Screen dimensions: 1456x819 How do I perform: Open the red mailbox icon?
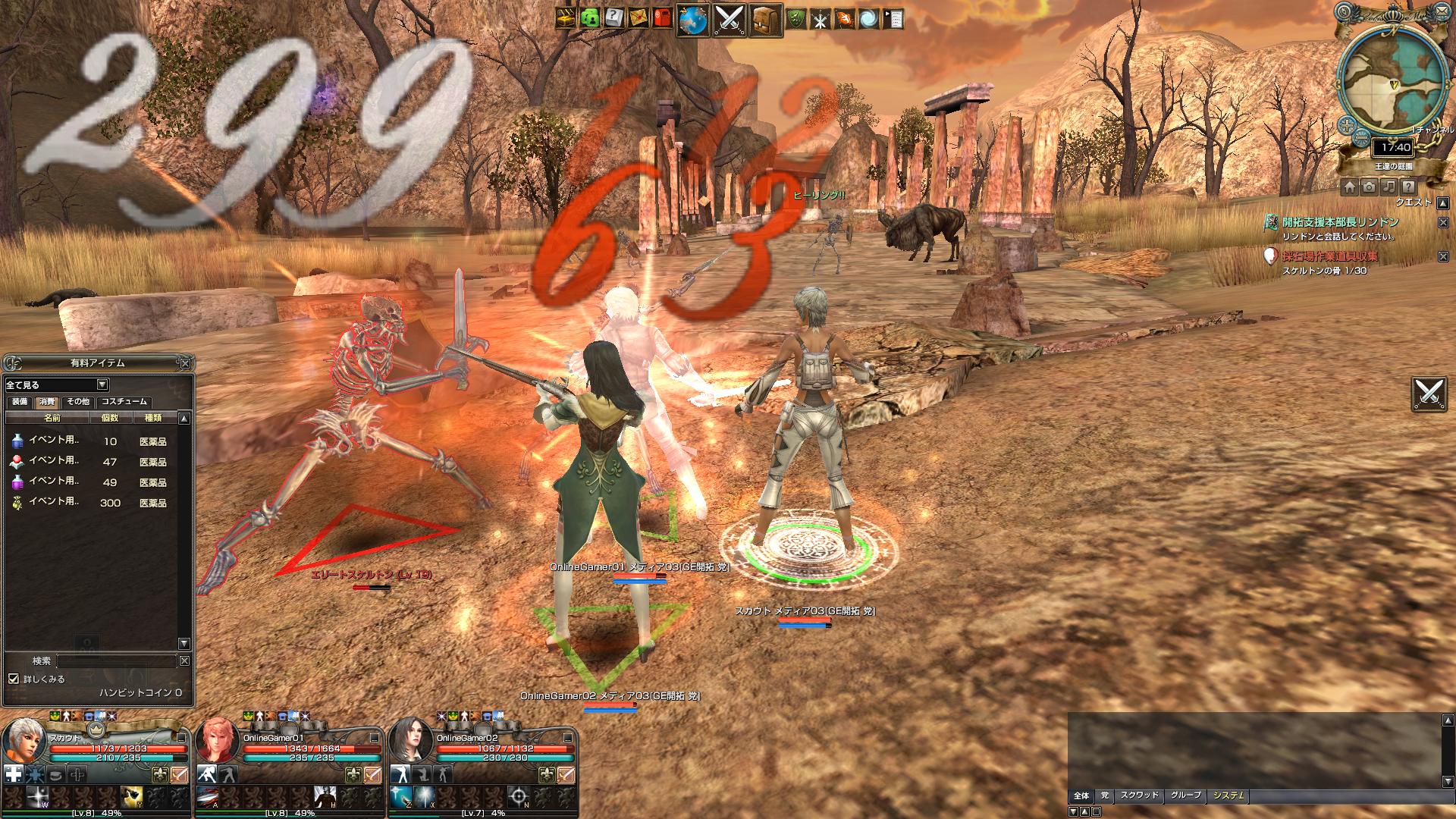click(662, 18)
